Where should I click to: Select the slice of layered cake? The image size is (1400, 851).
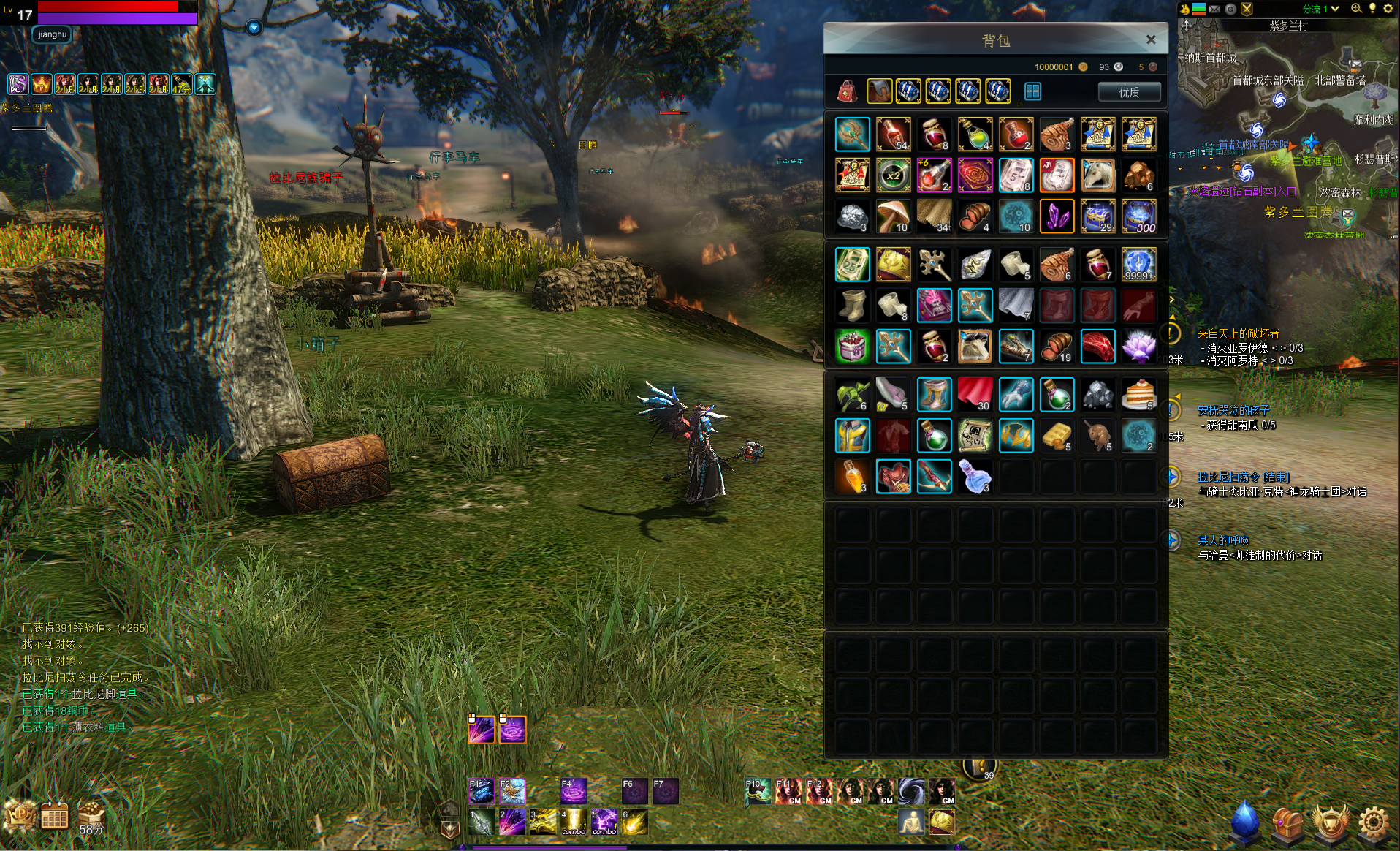point(1138,395)
